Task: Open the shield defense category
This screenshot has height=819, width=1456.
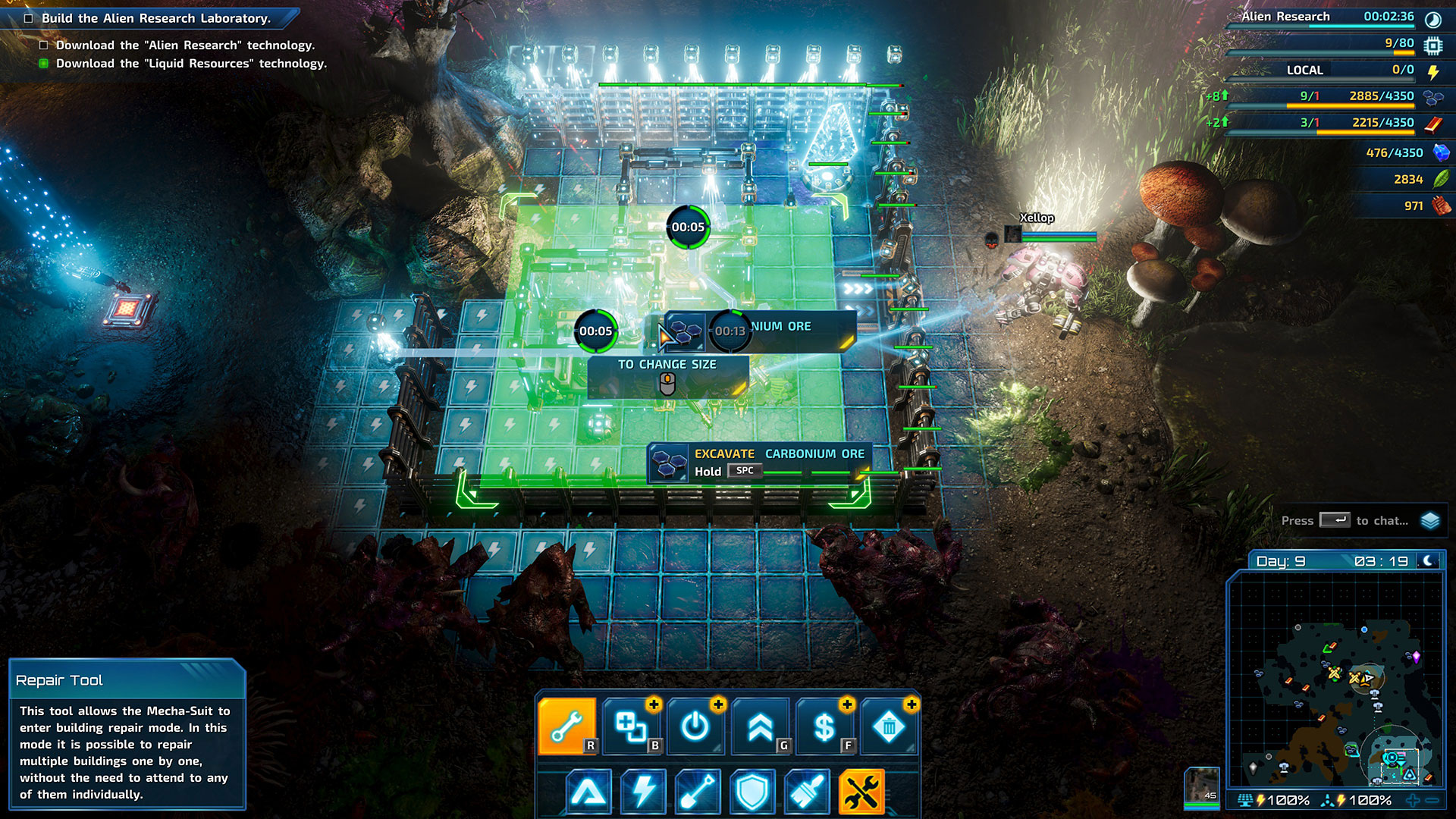Action: (752, 792)
